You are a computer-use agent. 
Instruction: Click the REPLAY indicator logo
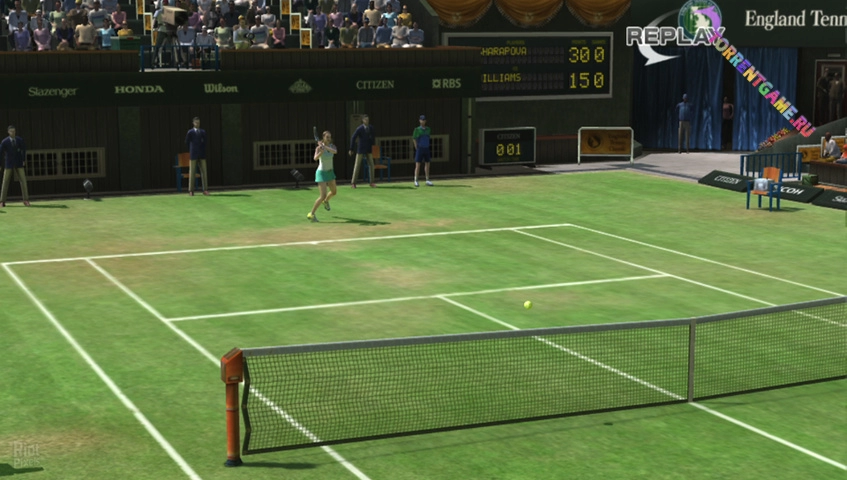675,35
